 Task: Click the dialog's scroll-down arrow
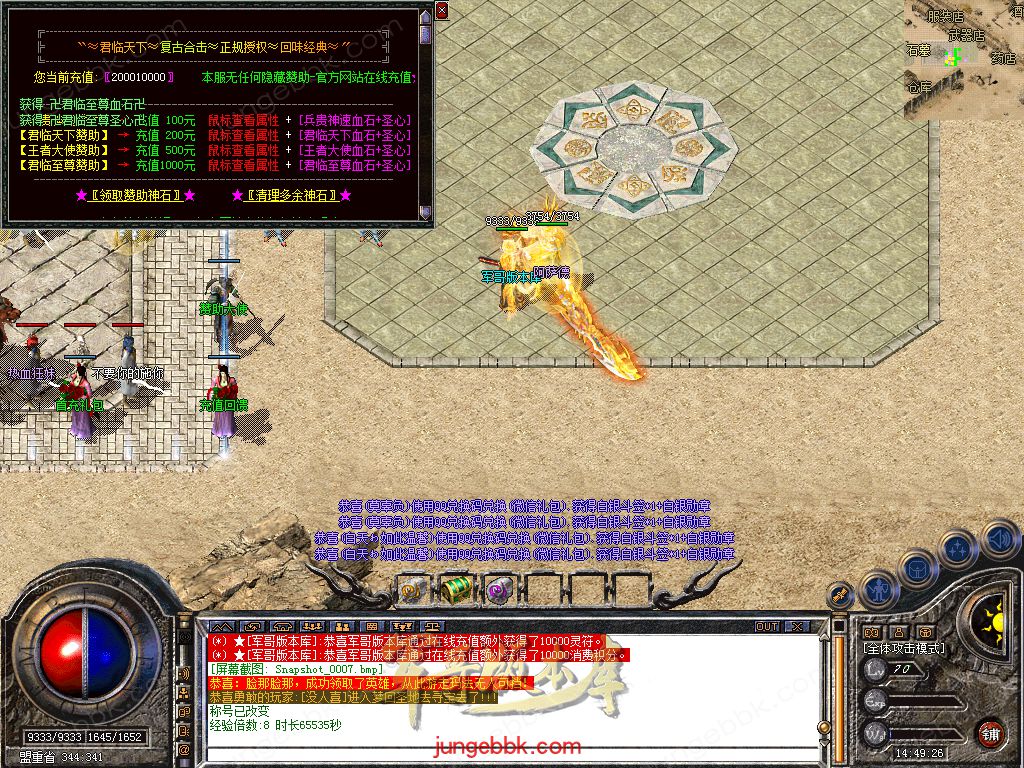(426, 212)
